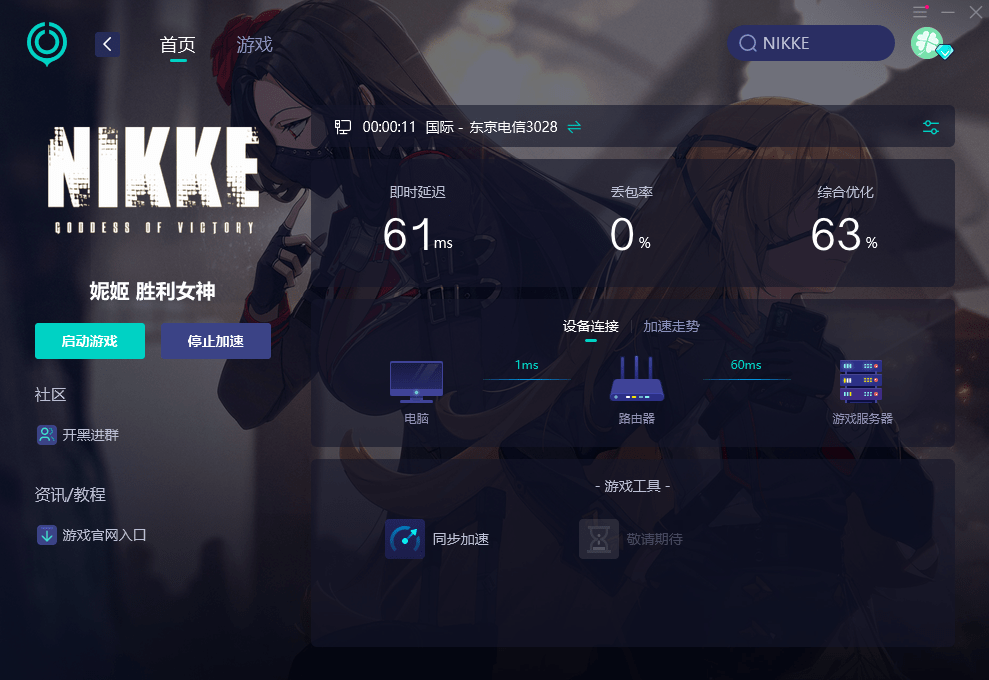Switch to the 游戏 tab
Viewport: 989px width, 680px height.
point(254,45)
